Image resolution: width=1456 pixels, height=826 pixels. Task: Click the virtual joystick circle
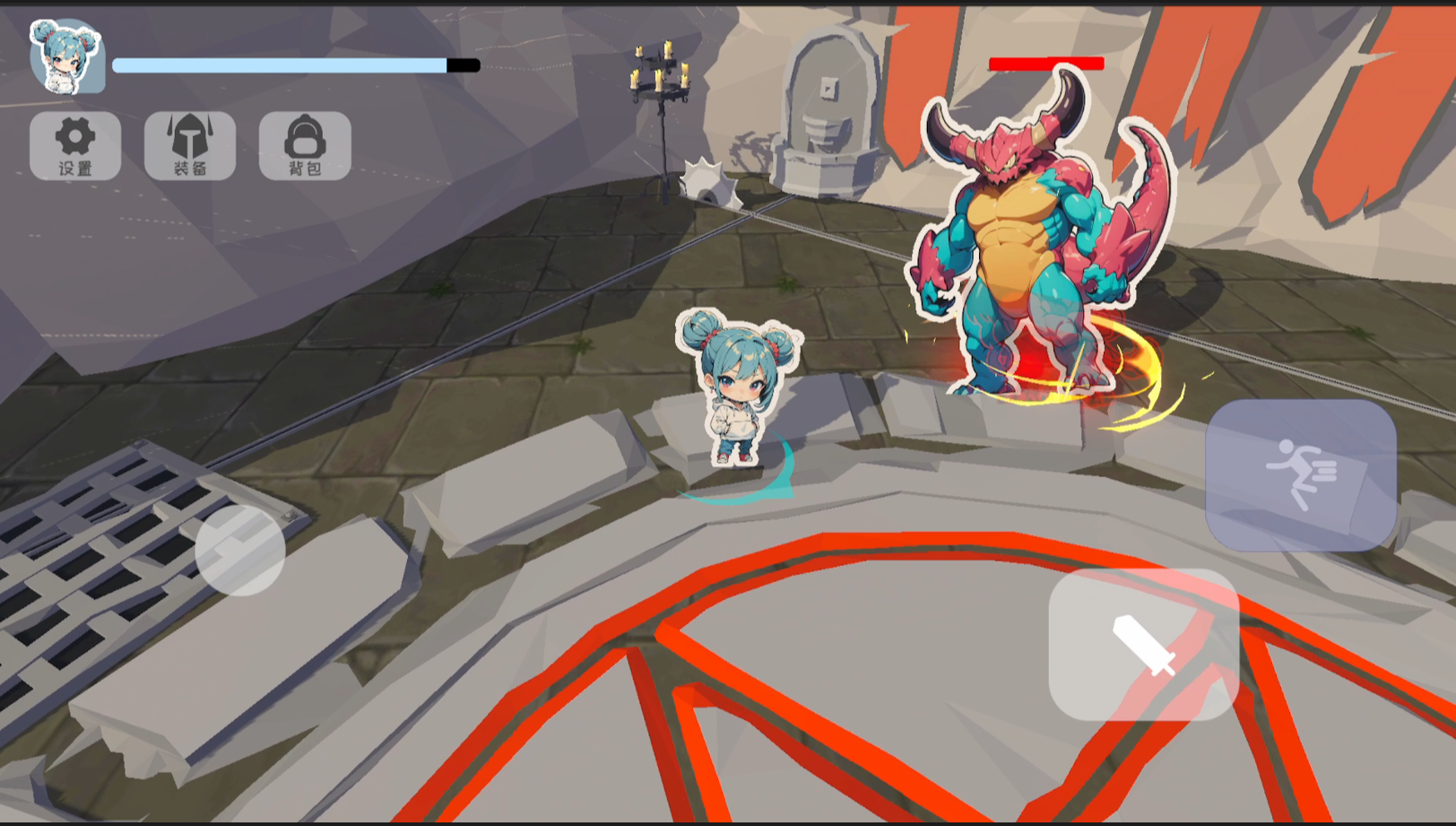click(x=240, y=550)
